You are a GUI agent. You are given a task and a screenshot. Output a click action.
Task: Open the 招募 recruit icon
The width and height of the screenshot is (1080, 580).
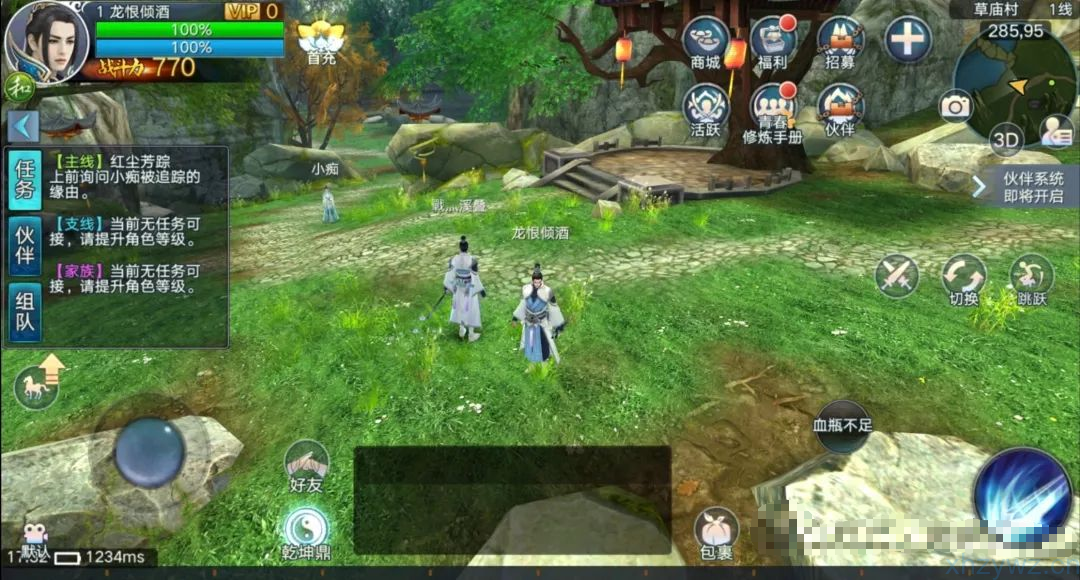coord(840,42)
